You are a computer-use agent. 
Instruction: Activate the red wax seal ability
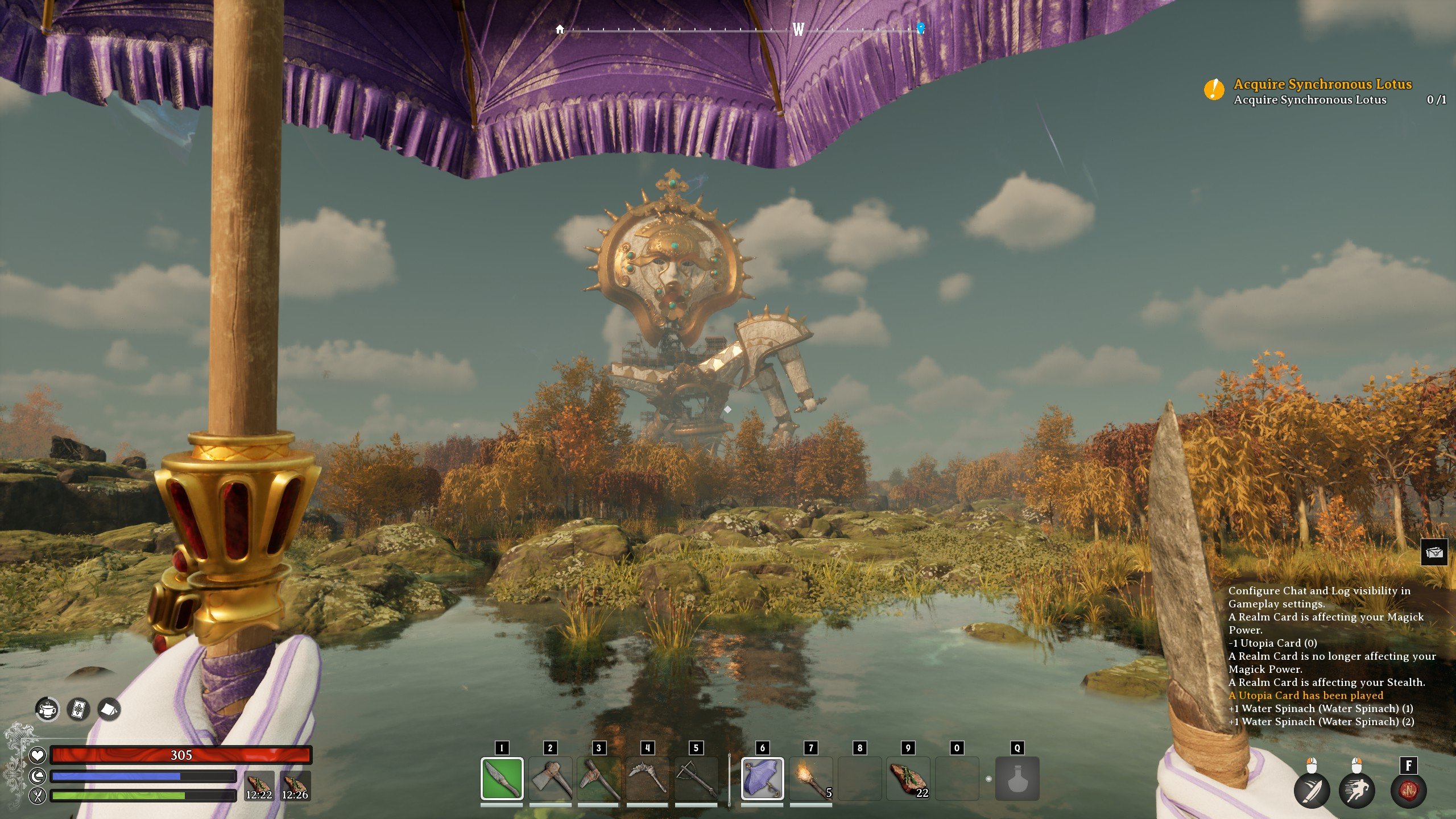point(1408,790)
